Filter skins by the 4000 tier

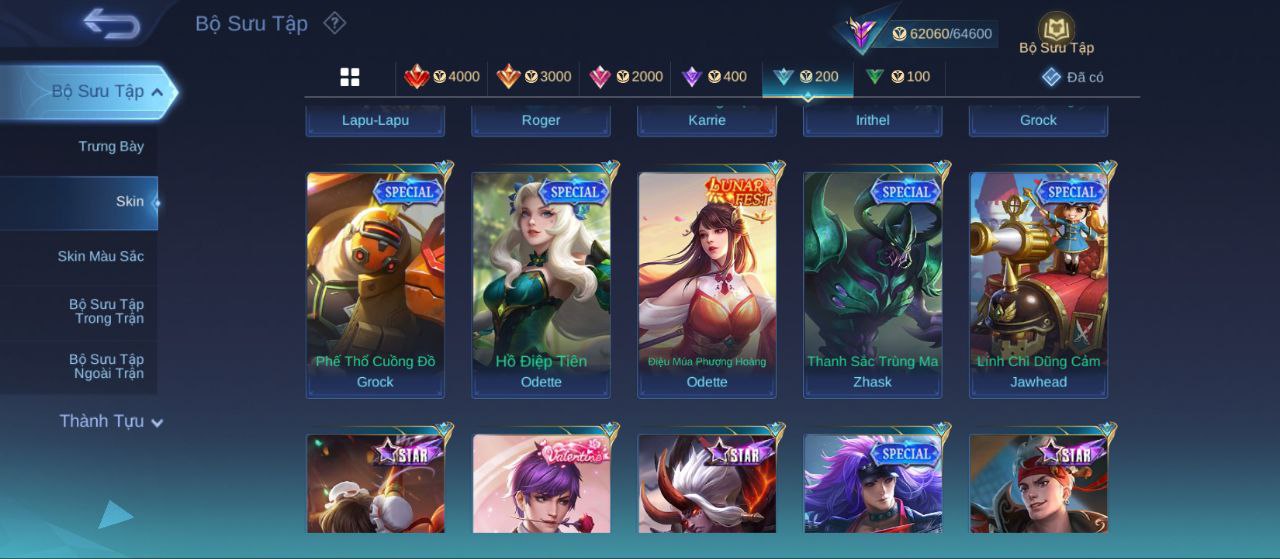pyautogui.click(x=442, y=77)
